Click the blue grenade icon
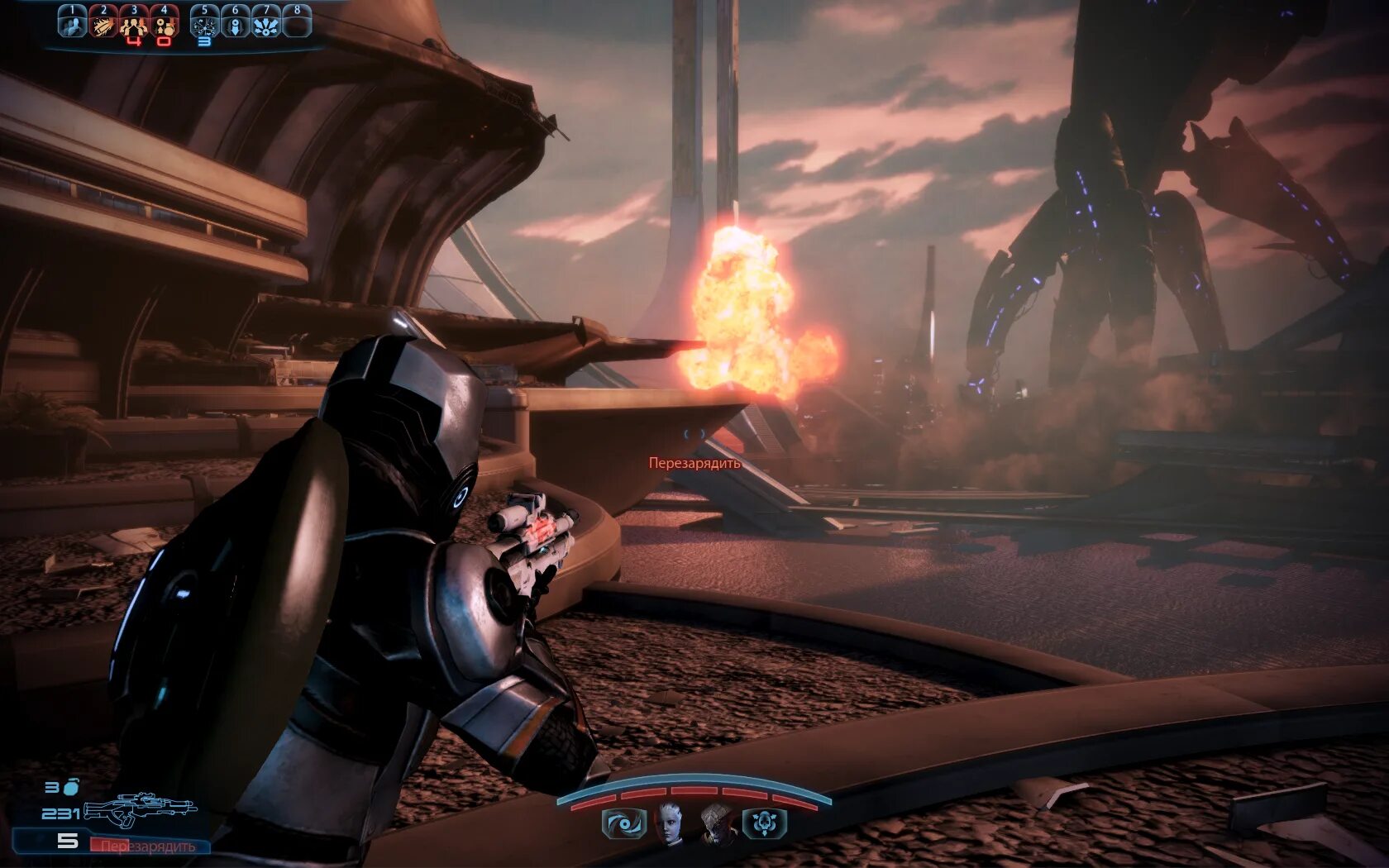 [x=71, y=786]
